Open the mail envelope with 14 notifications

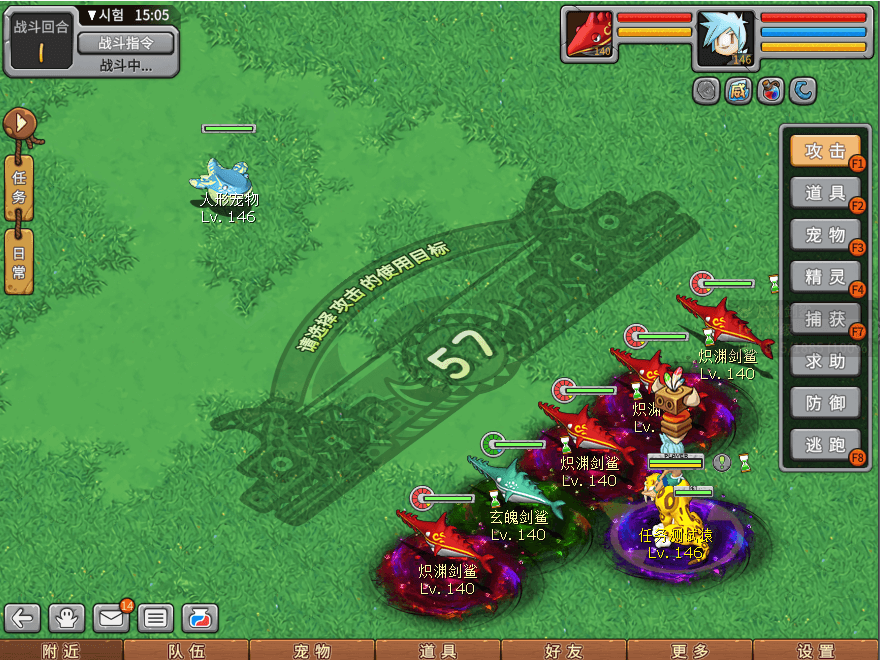pos(111,618)
